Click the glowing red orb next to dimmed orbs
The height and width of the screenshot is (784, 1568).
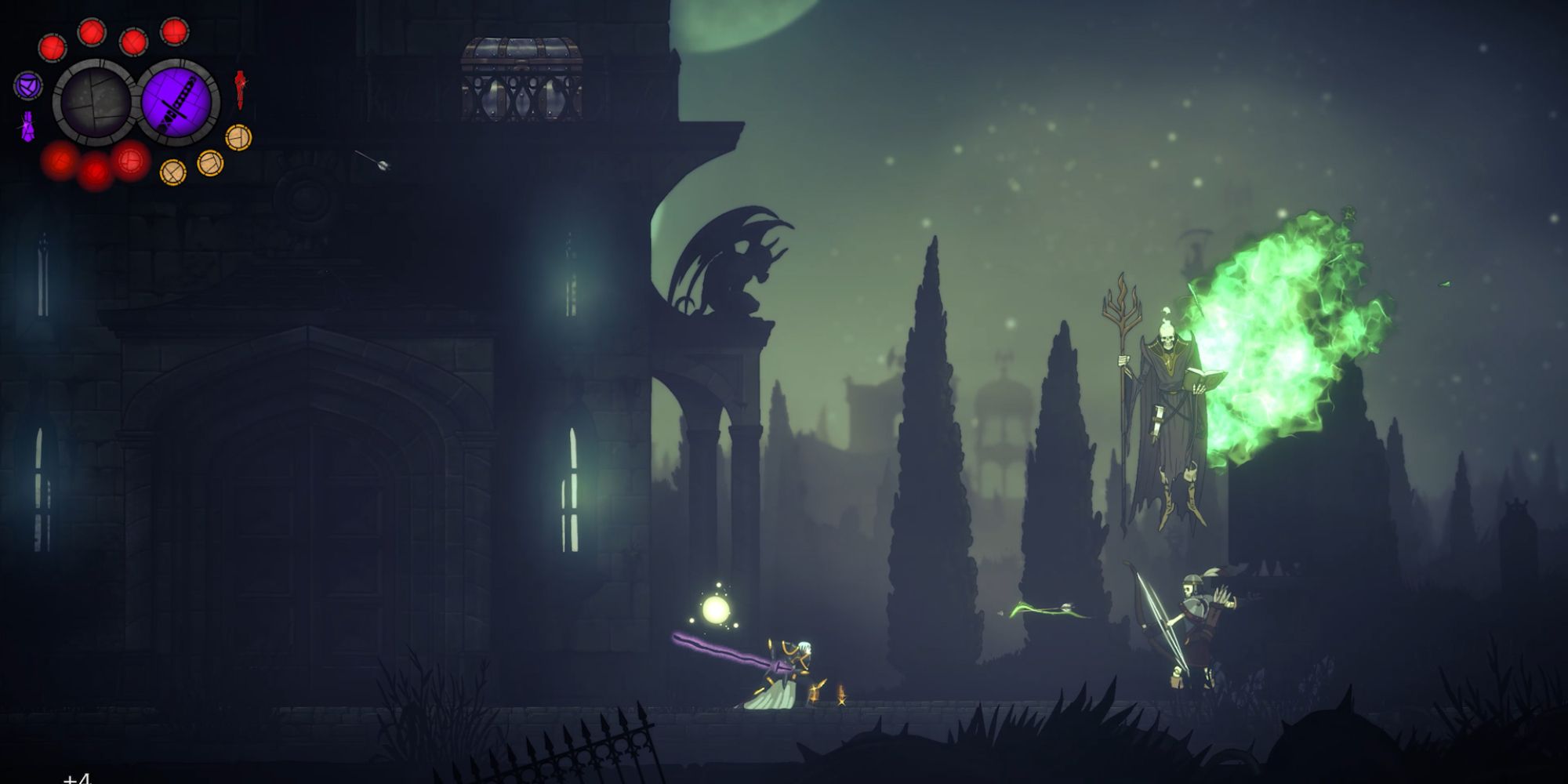click(129, 159)
